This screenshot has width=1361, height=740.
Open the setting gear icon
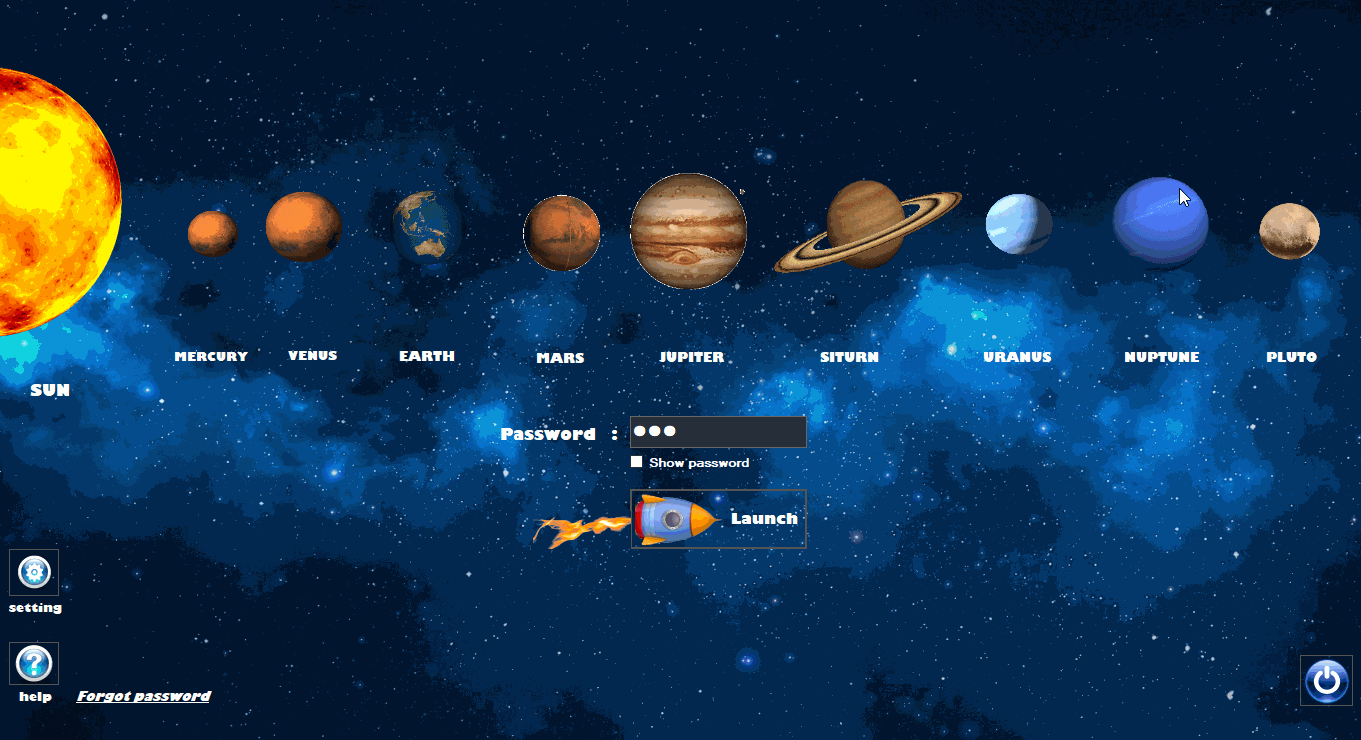coord(34,573)
